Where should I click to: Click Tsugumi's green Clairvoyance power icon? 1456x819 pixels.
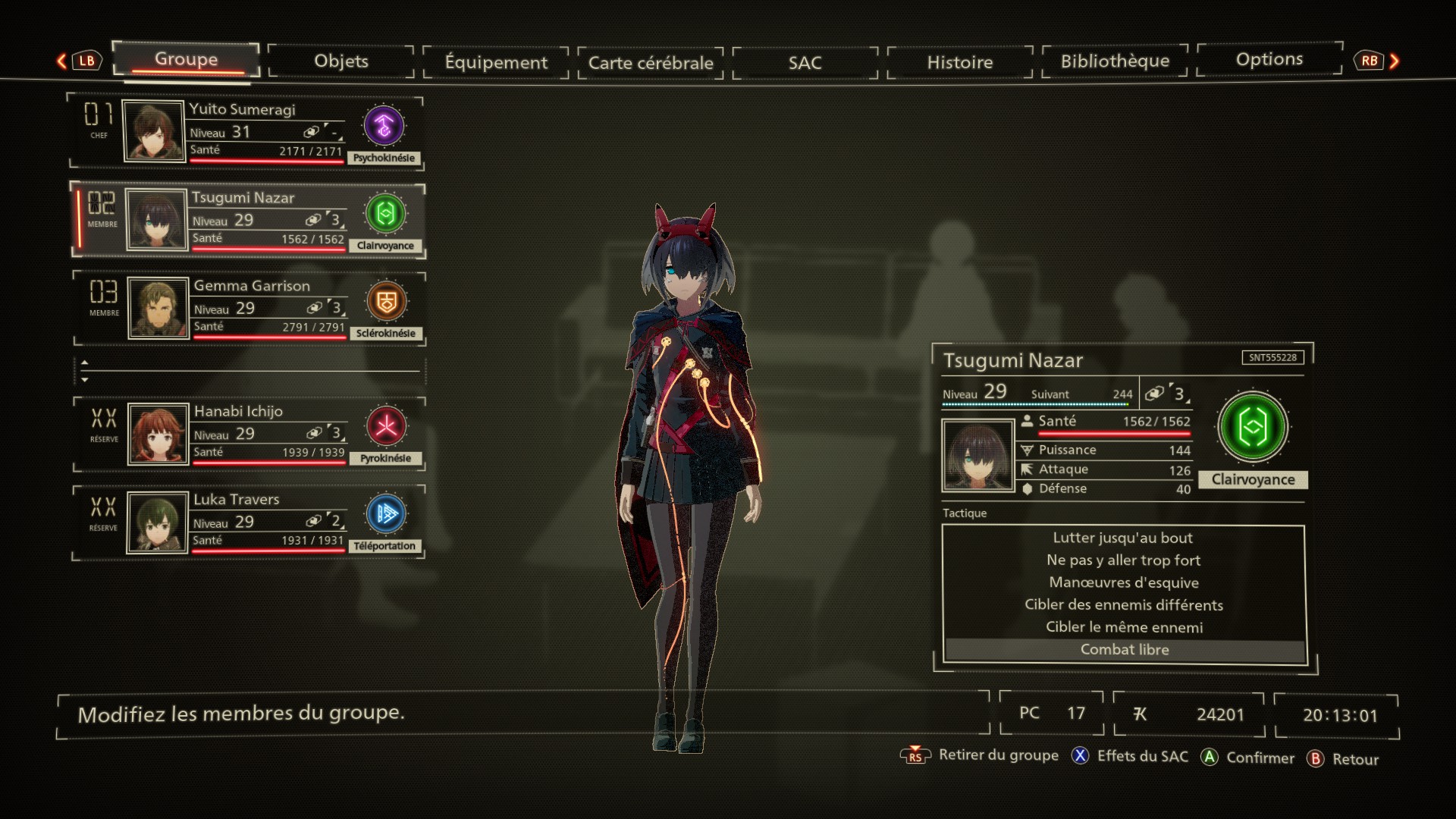coord(1252,427)
